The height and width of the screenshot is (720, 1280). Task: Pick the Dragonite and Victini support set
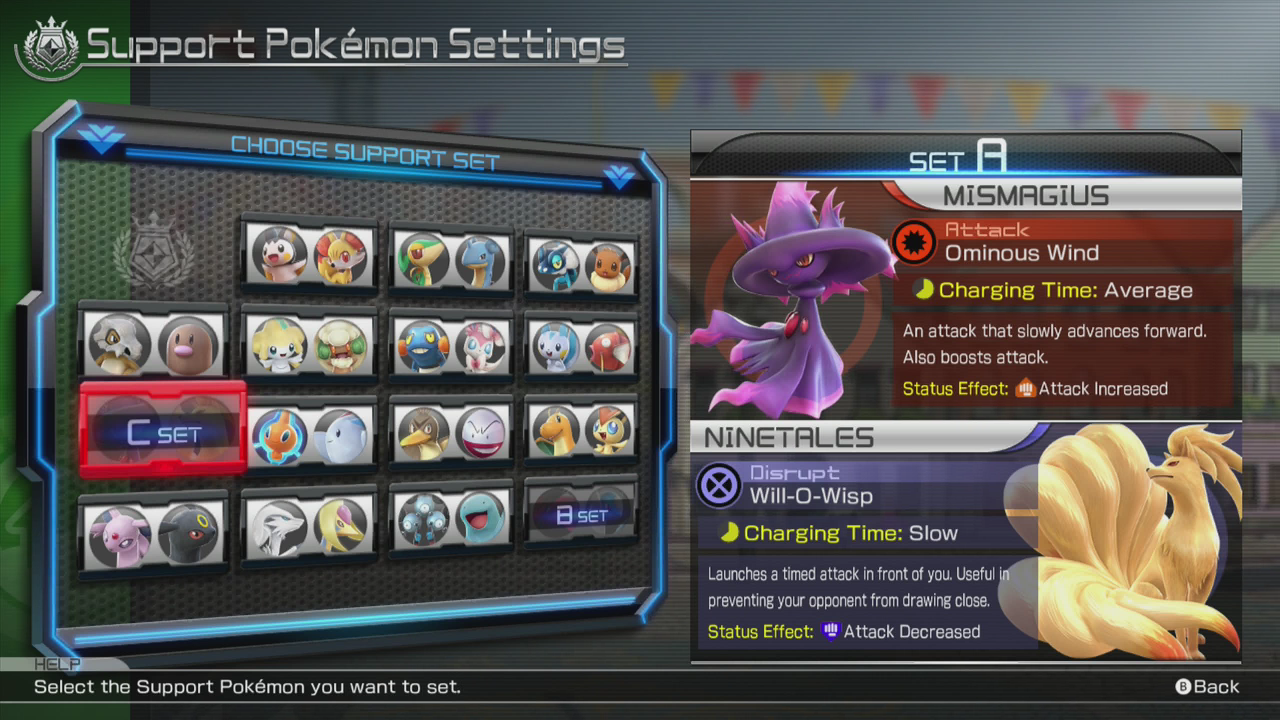pos(582,431)
